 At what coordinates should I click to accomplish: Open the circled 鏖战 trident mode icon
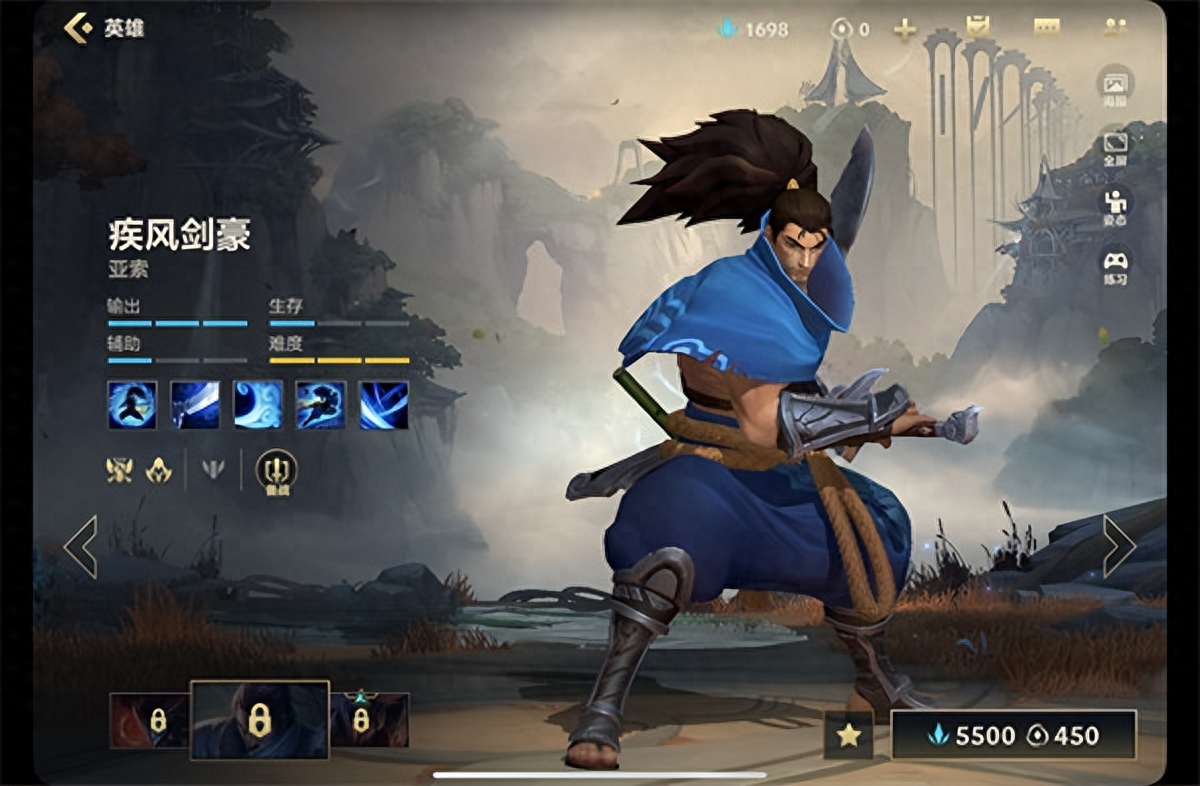tap(276, 471)
